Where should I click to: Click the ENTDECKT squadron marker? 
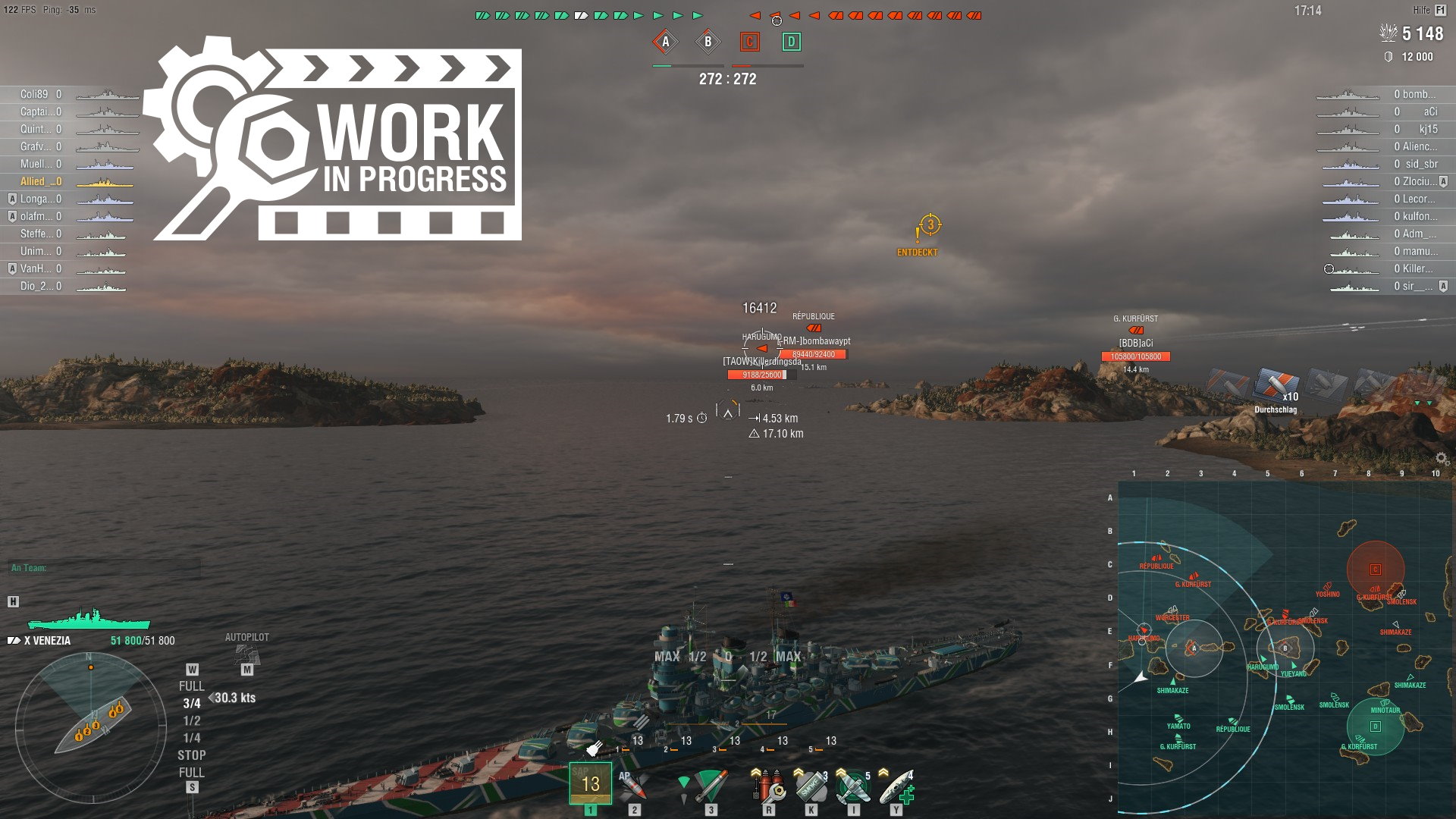[x=927, y=227]
